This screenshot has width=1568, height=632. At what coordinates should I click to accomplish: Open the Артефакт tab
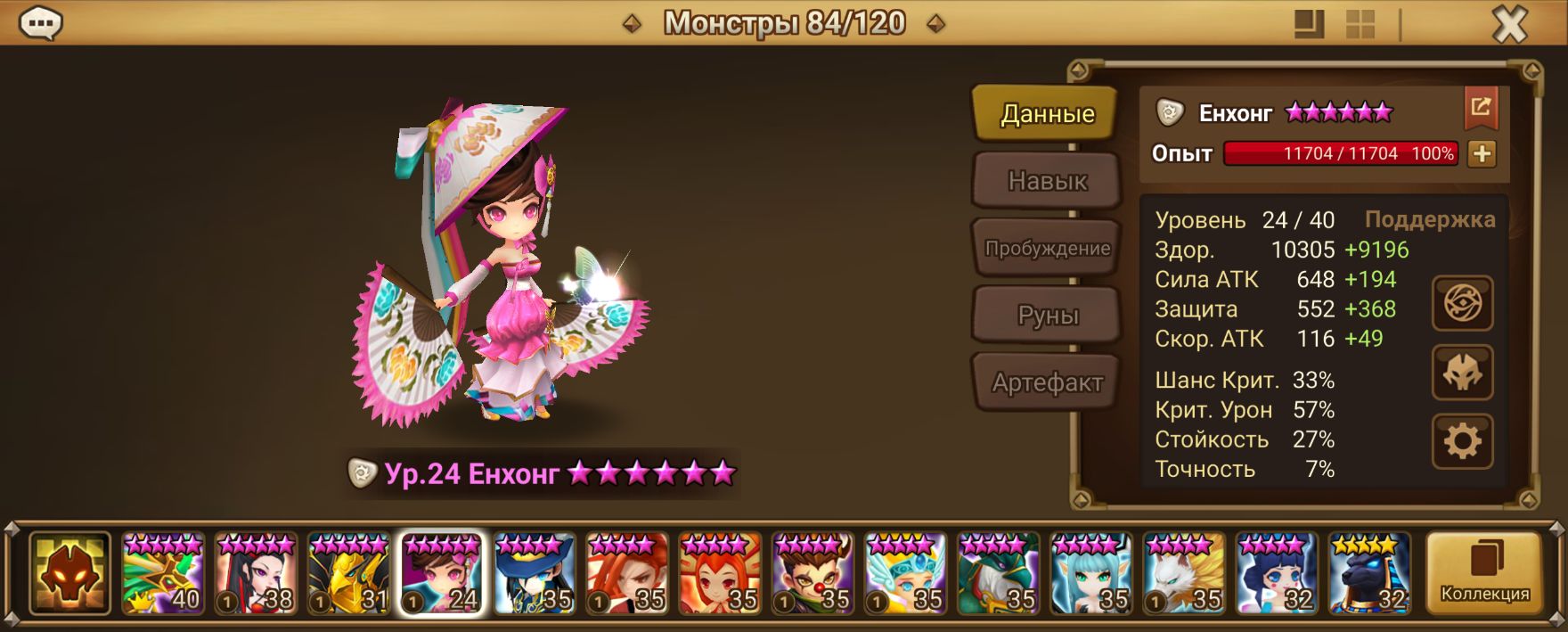[x=1046, y=382]
